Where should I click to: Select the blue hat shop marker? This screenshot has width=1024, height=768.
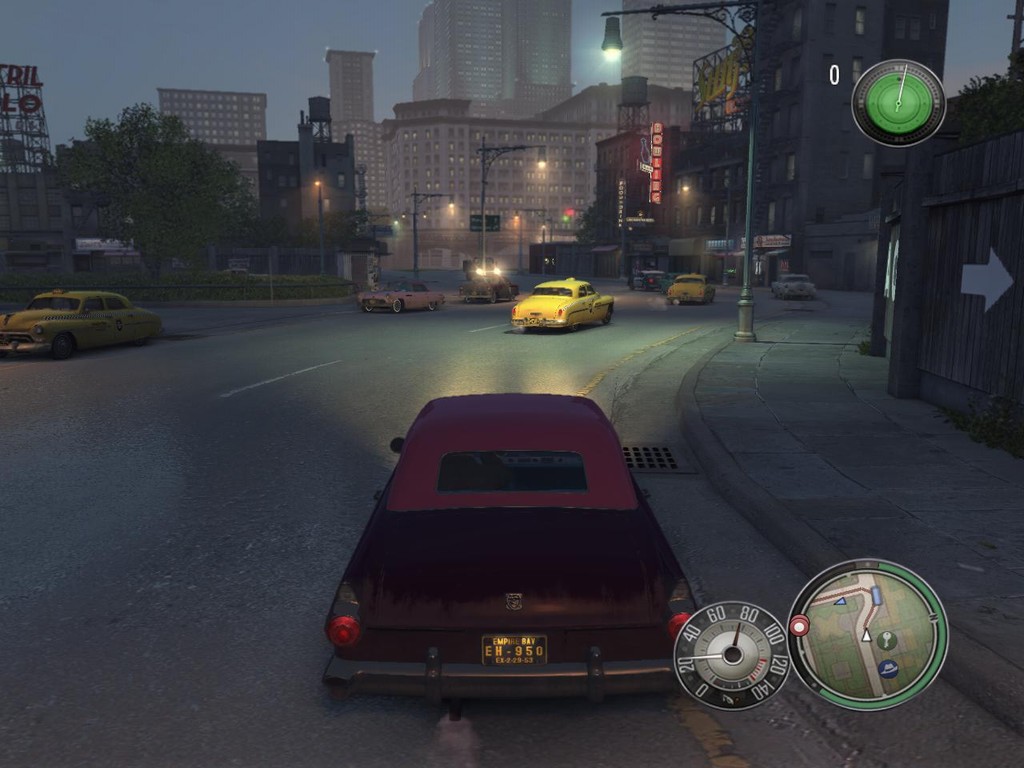pos(888,668)
